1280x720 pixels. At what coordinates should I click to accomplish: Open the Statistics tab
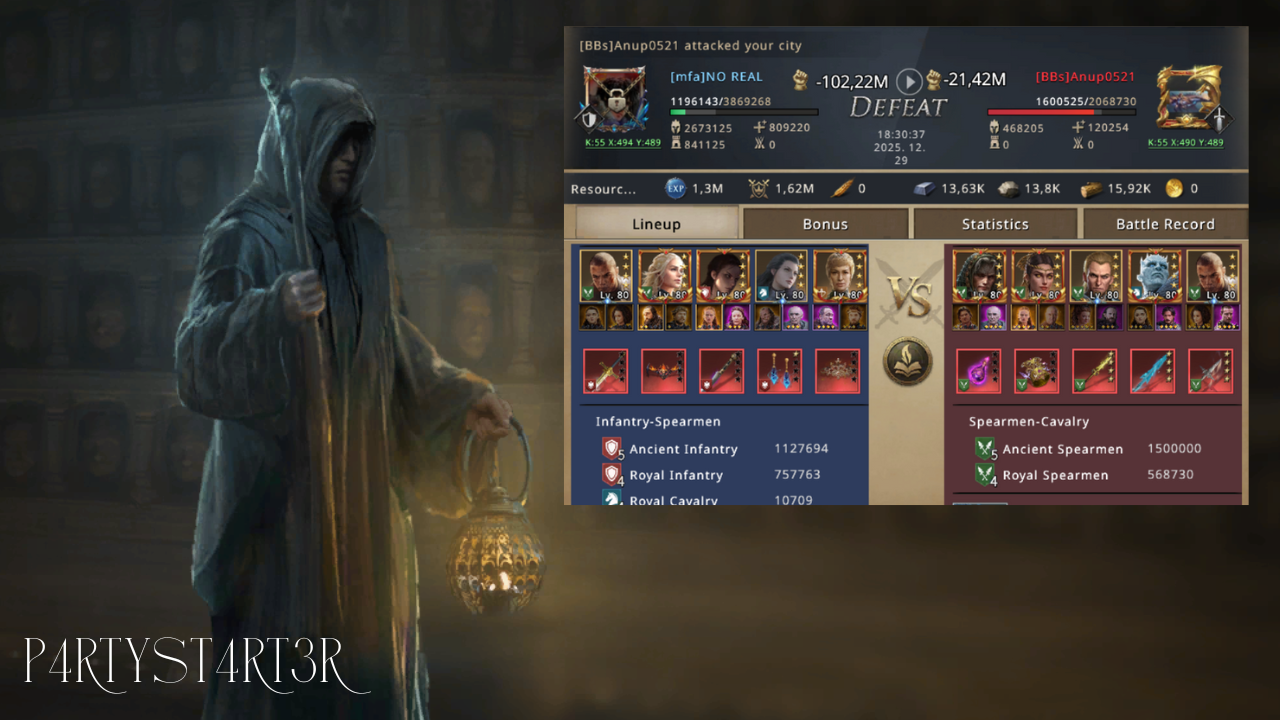click(x=995, y=224)
